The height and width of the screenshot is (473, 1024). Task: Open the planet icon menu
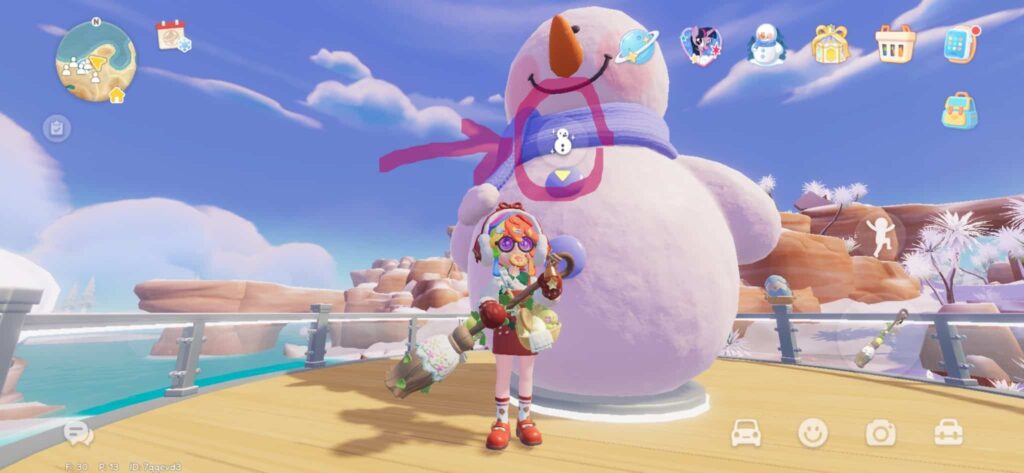(636, 45)
